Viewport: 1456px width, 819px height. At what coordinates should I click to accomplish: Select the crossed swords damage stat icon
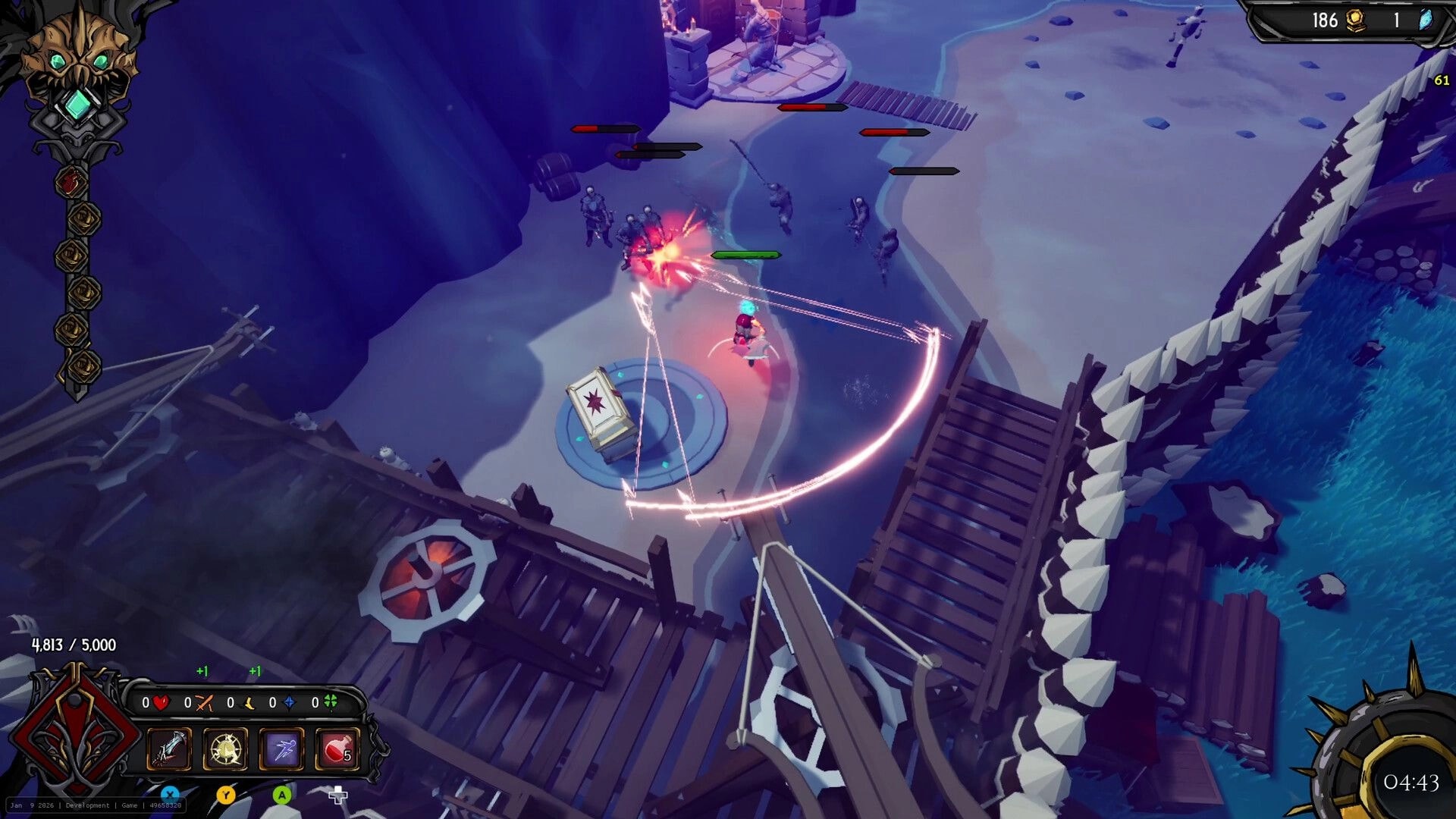[x=203, y=702]
